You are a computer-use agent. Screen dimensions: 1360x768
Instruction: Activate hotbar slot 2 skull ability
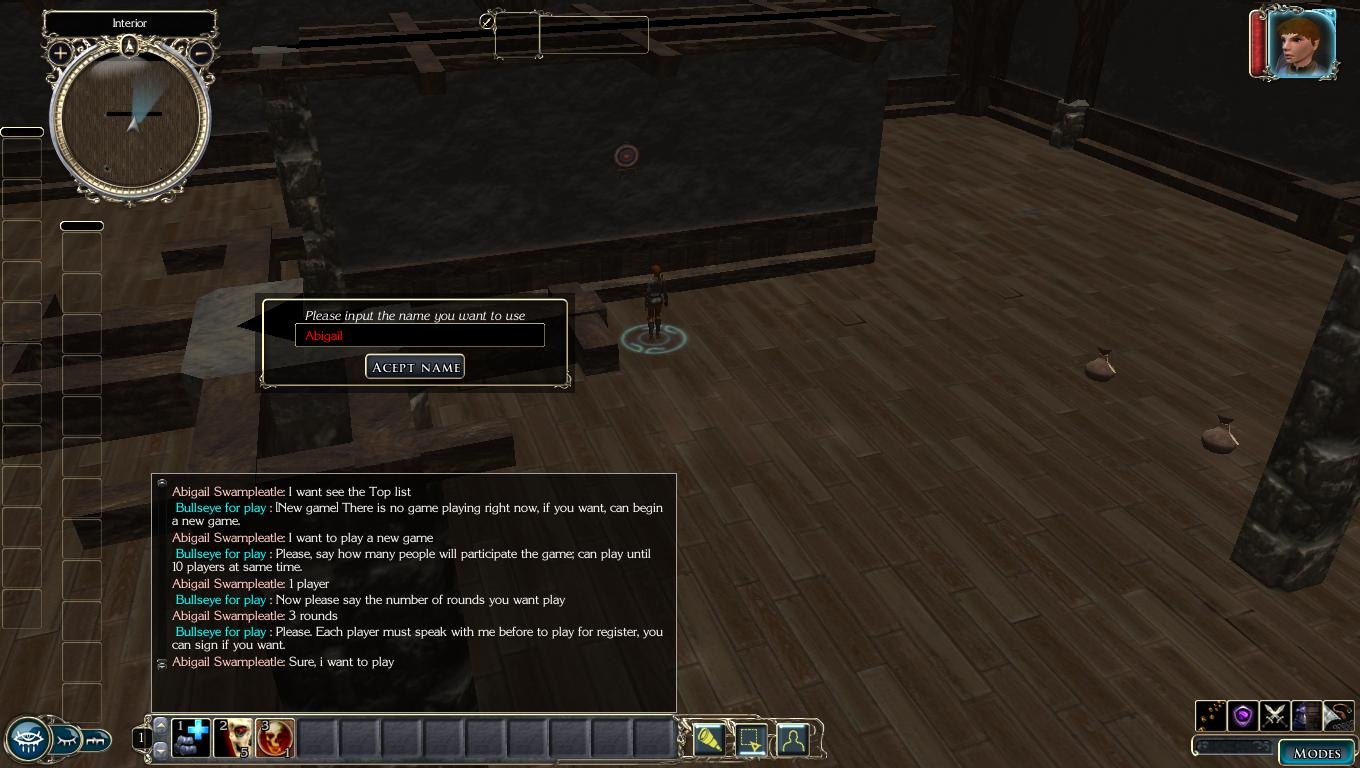click(233, 738)
